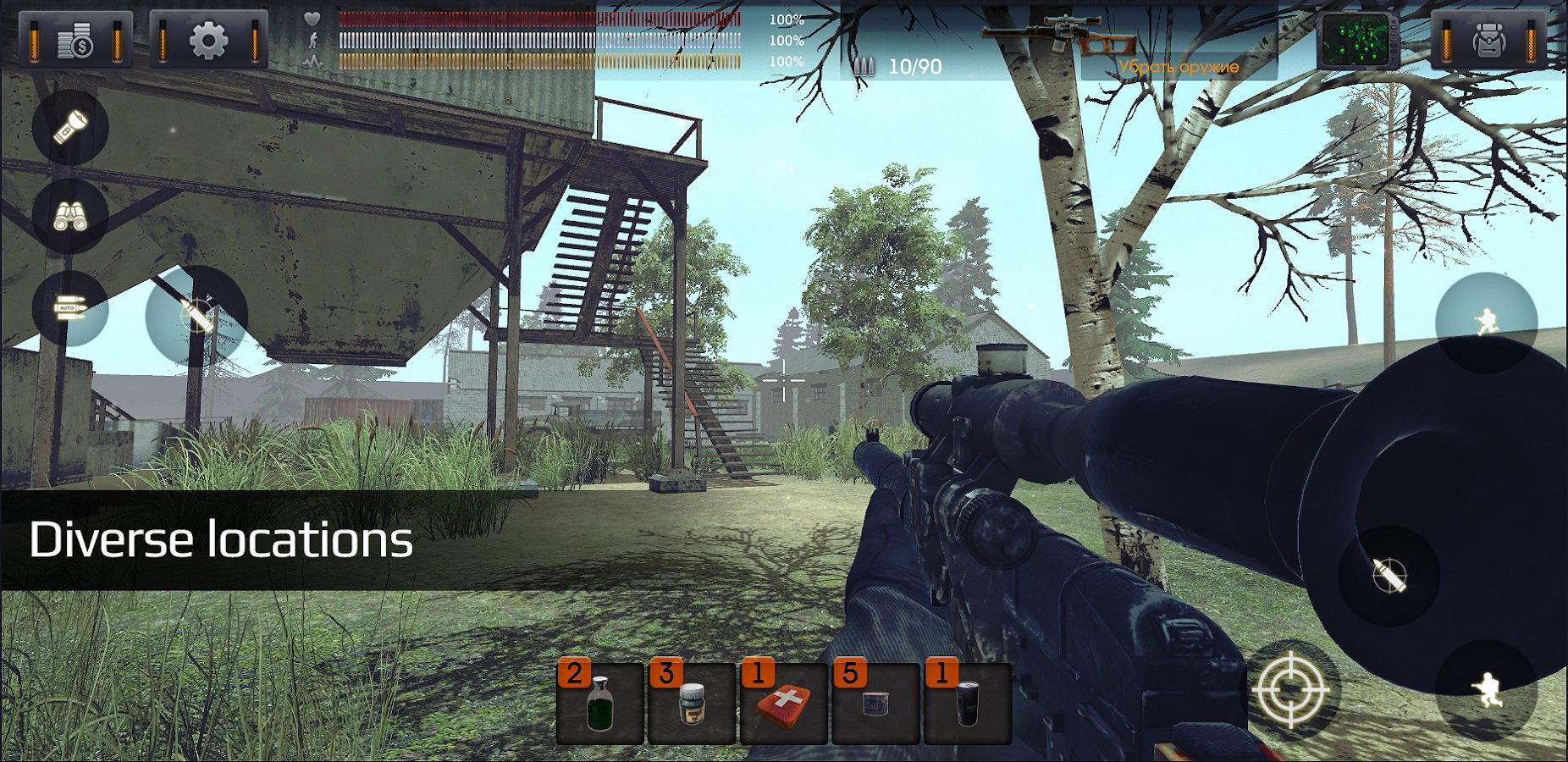Open the gear settings menu
The width and height of the screenshot is (1568, 762).
click(208, 40)
